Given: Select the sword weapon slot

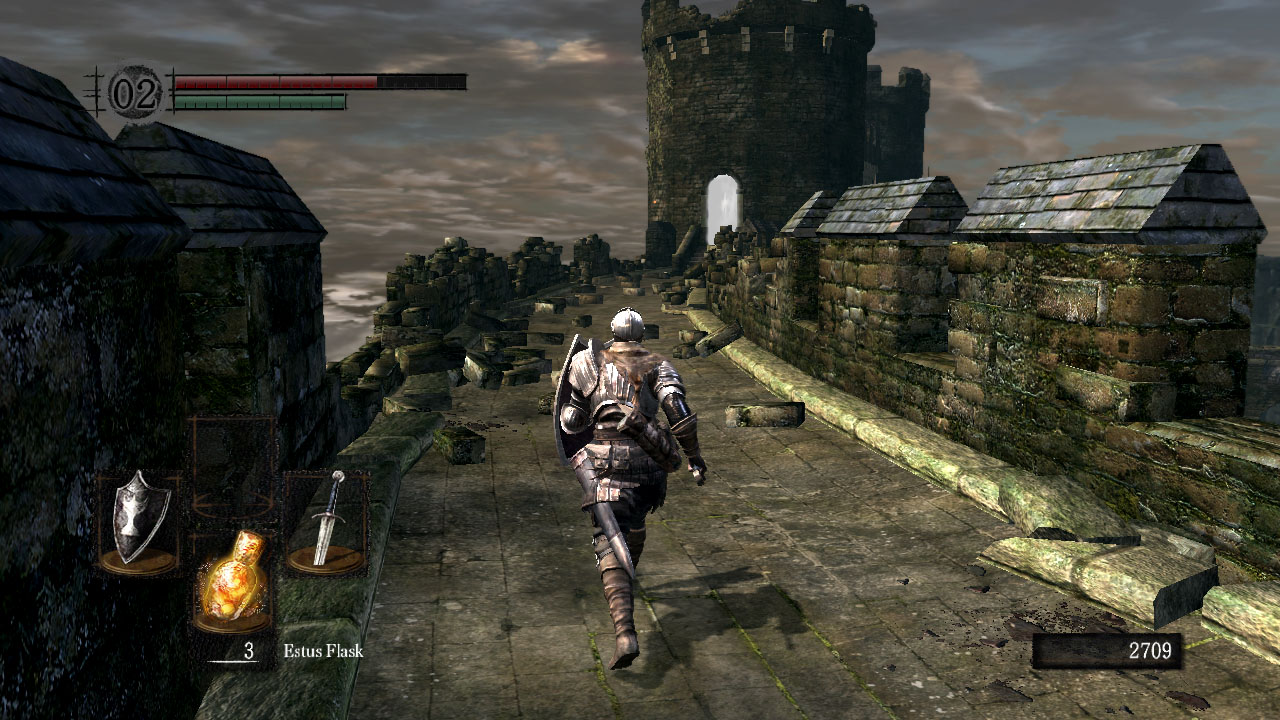Looking at the screenshot, I should (326, 522).
